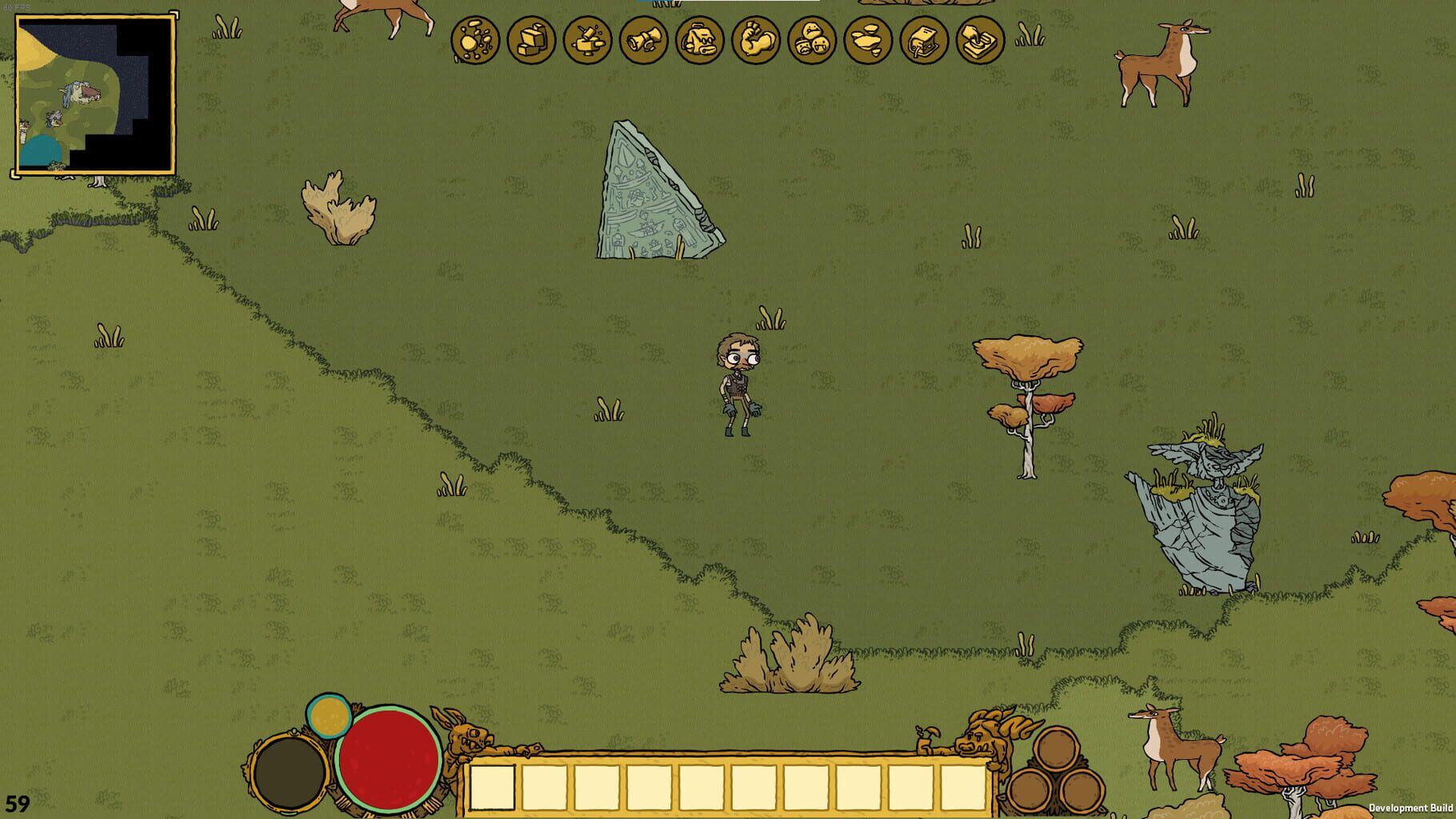This screenshot has height=819, width=1456.
Task: Click the dark circular gauge near the hotbar
Action: pos(290,773)
